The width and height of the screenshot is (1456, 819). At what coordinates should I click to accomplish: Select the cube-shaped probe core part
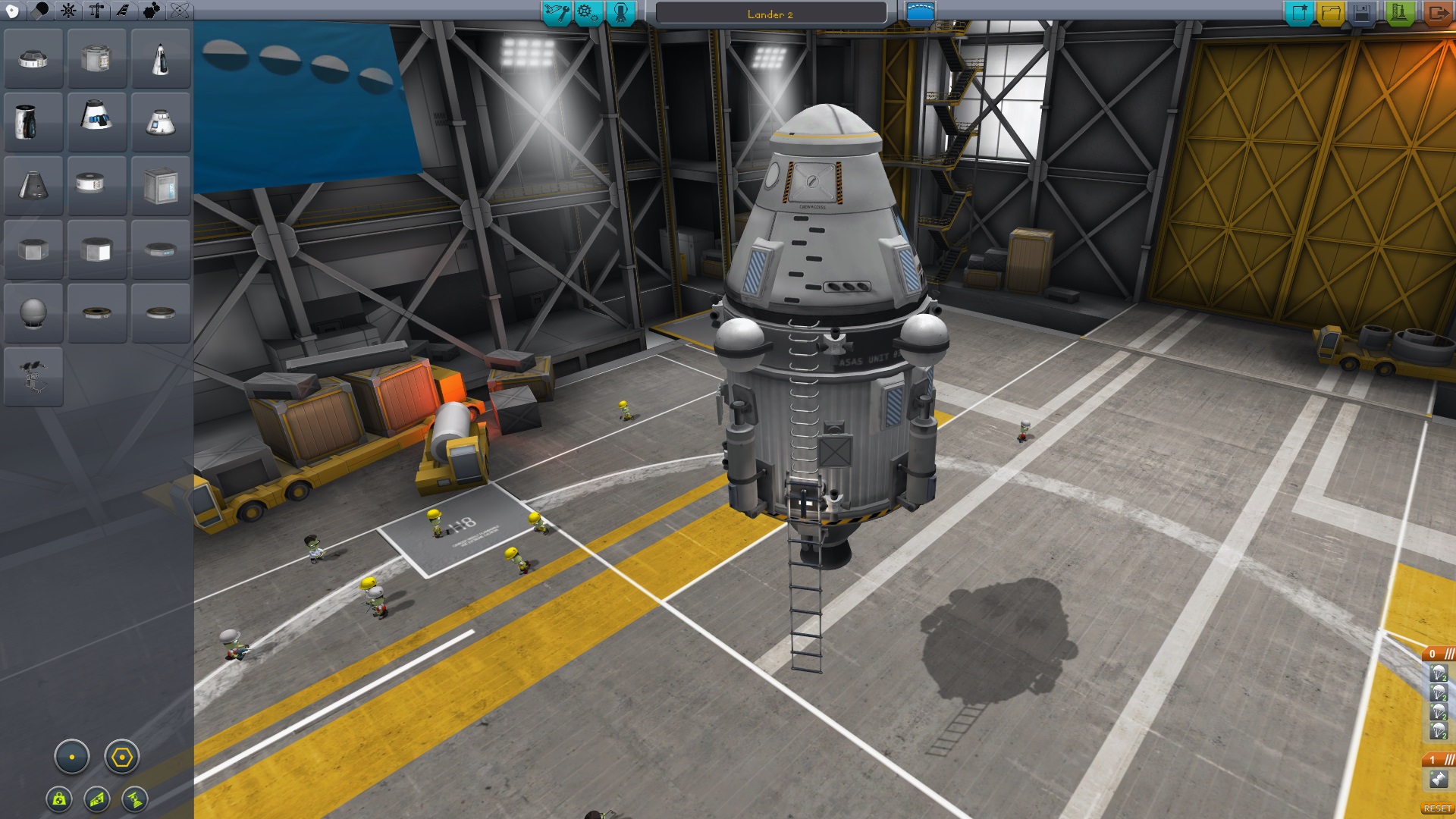pyautogui.click(x=160, y=186)
